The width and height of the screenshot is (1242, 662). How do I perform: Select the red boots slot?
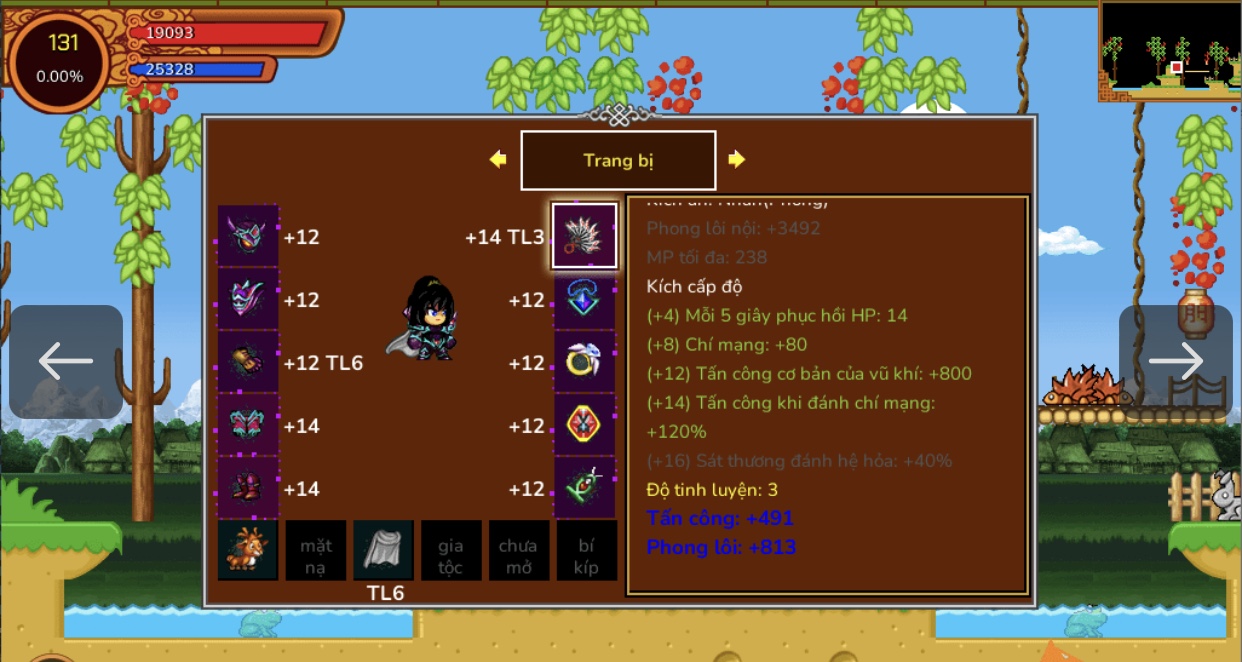tap(247, 489)
